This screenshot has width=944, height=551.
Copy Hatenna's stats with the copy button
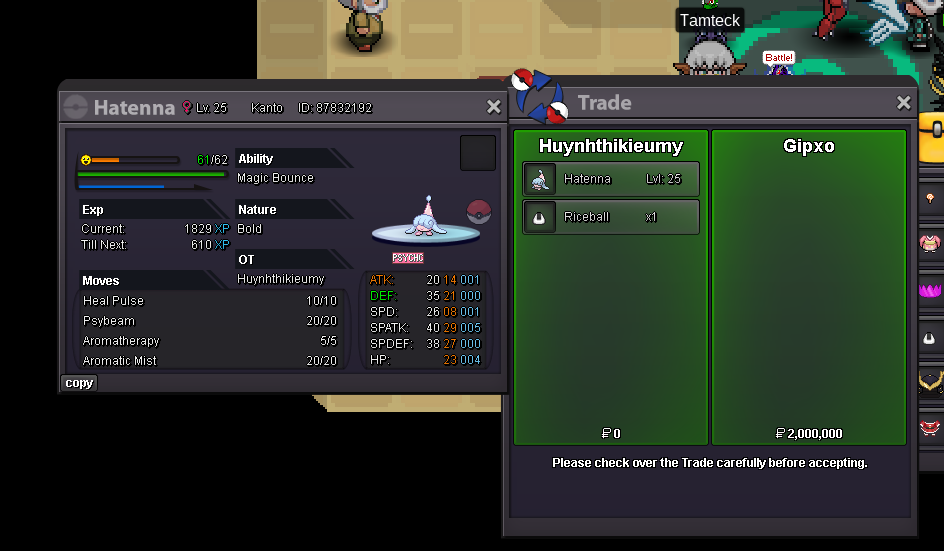(79, 383)
